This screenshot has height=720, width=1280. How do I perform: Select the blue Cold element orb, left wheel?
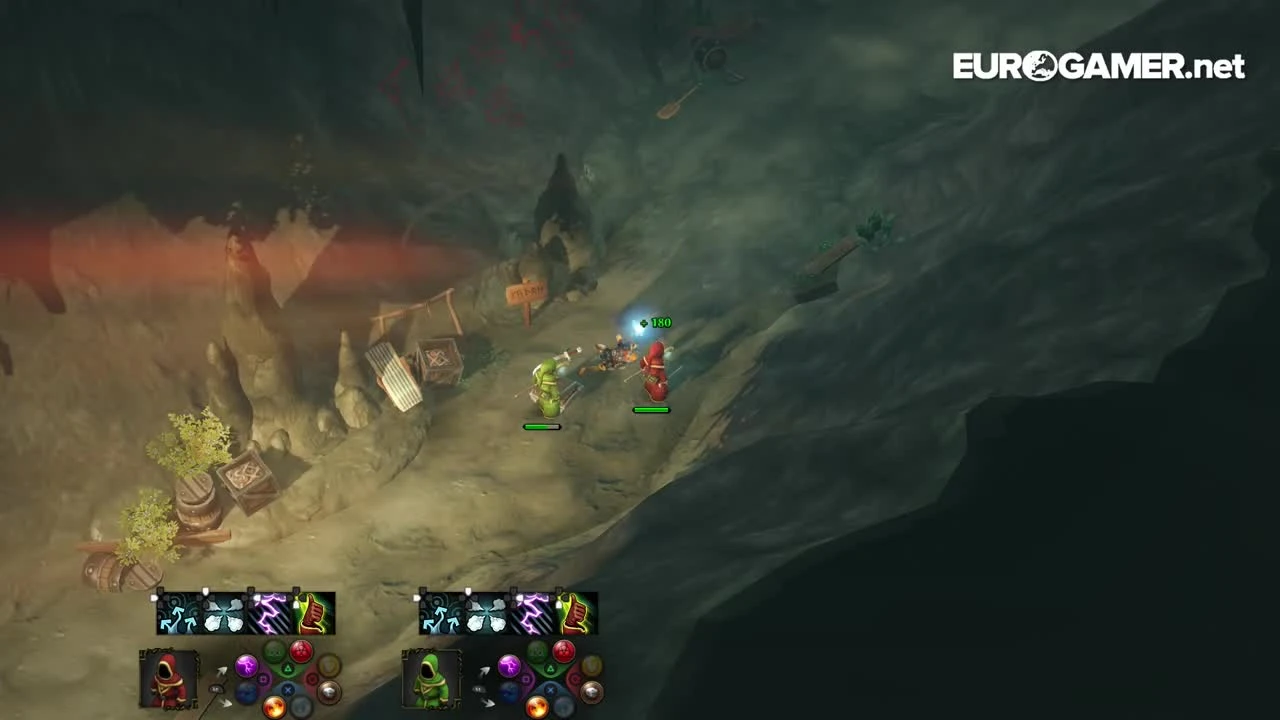click(246, 692)
